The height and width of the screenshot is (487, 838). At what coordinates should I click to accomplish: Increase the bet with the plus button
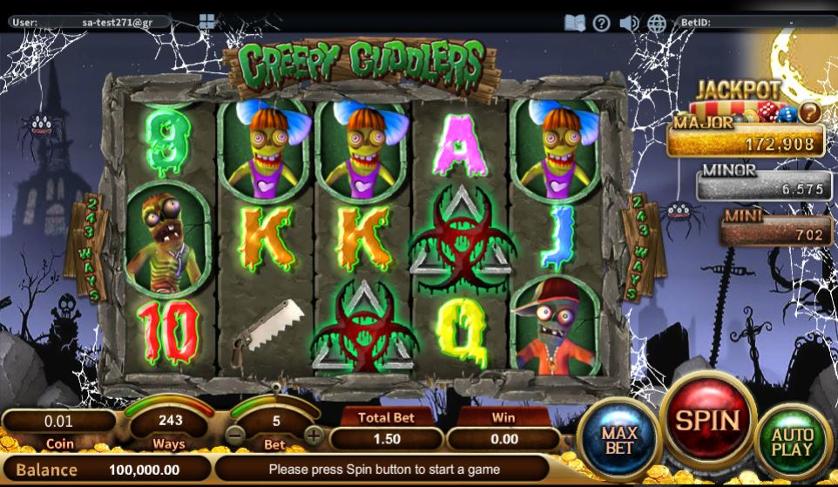pyautogui.click(x=314, y=436)
